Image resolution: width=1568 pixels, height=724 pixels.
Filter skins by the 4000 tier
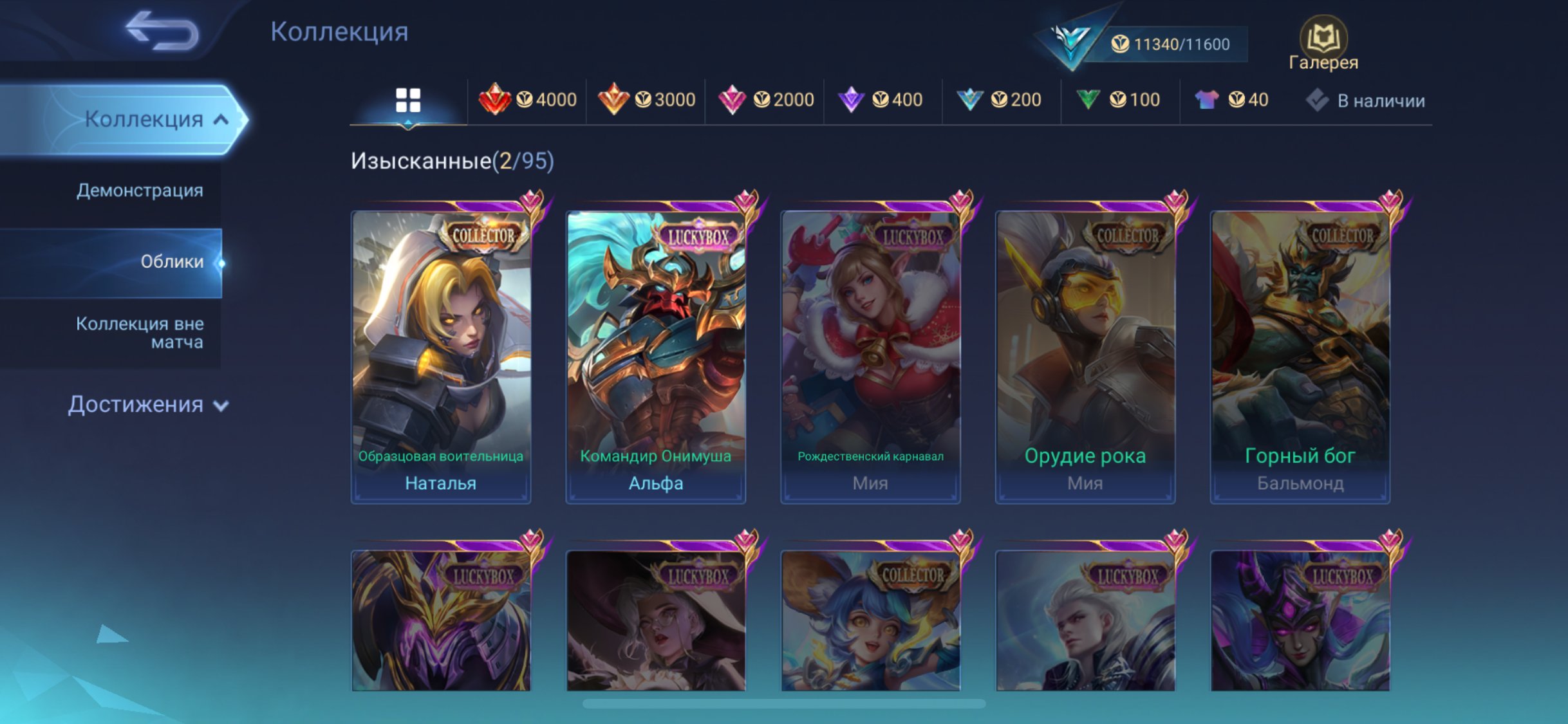(528, 100)
